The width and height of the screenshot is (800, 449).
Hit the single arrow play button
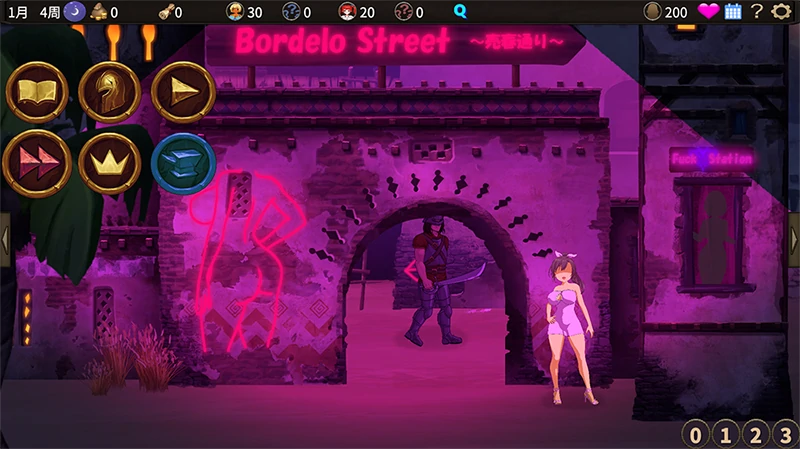point(183,92)
